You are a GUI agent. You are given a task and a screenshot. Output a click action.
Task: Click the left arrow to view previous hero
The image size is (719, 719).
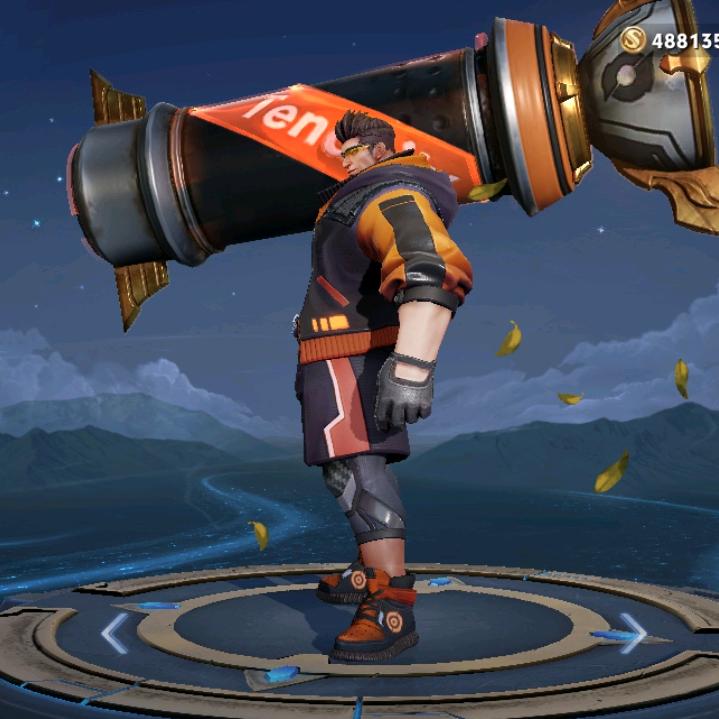pos(114,632)
